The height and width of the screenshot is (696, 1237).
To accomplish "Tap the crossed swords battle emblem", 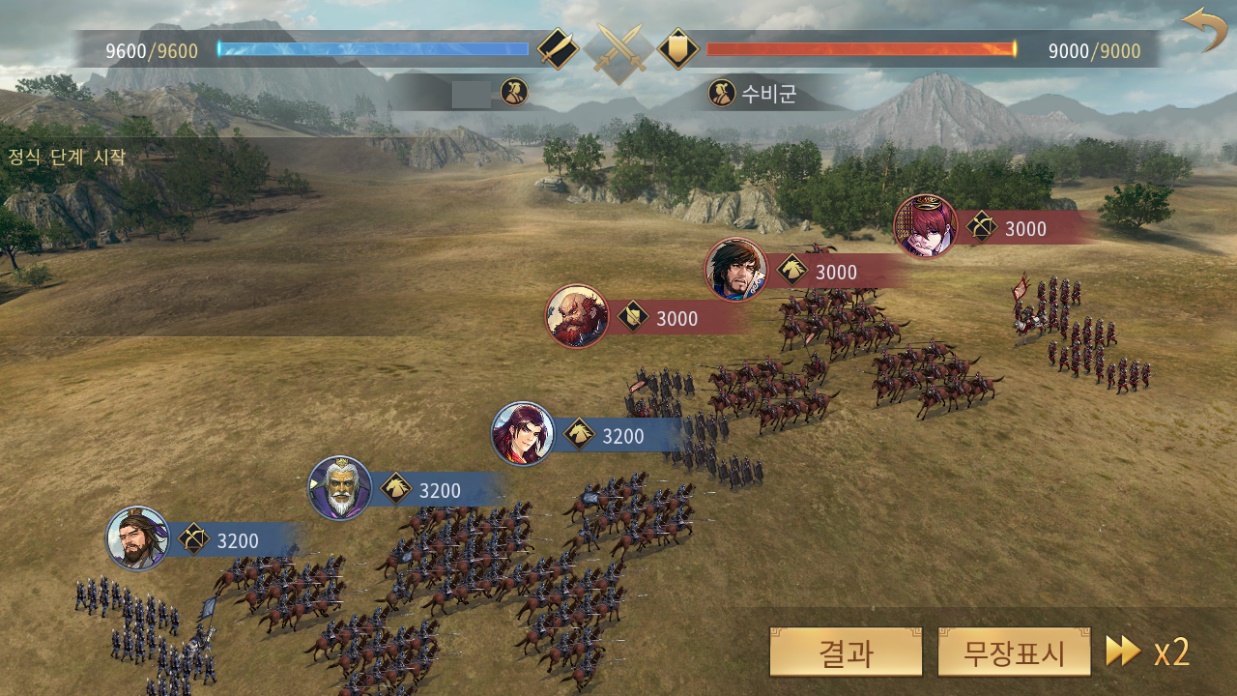I will [617, 49].
